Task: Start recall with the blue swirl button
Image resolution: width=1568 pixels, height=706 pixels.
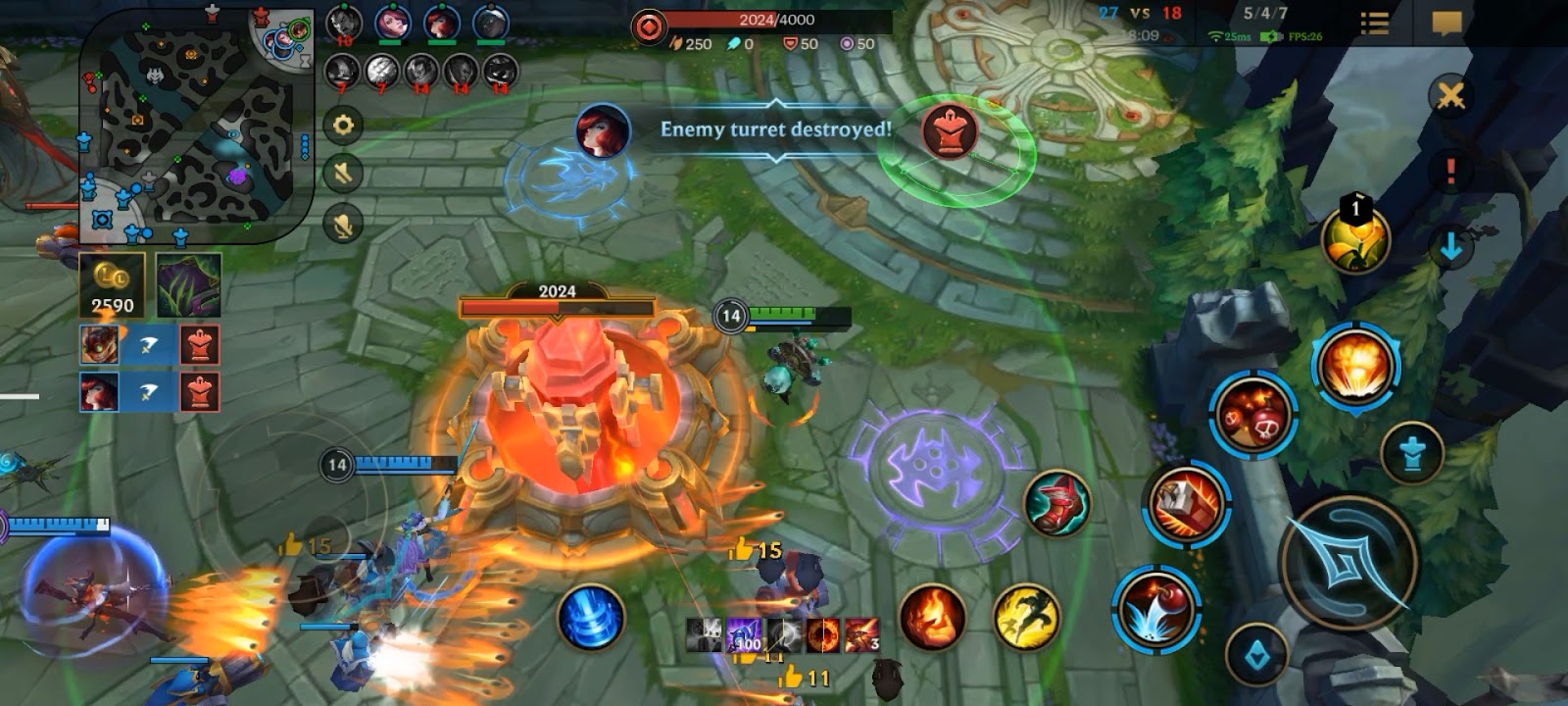Action: 591,618
